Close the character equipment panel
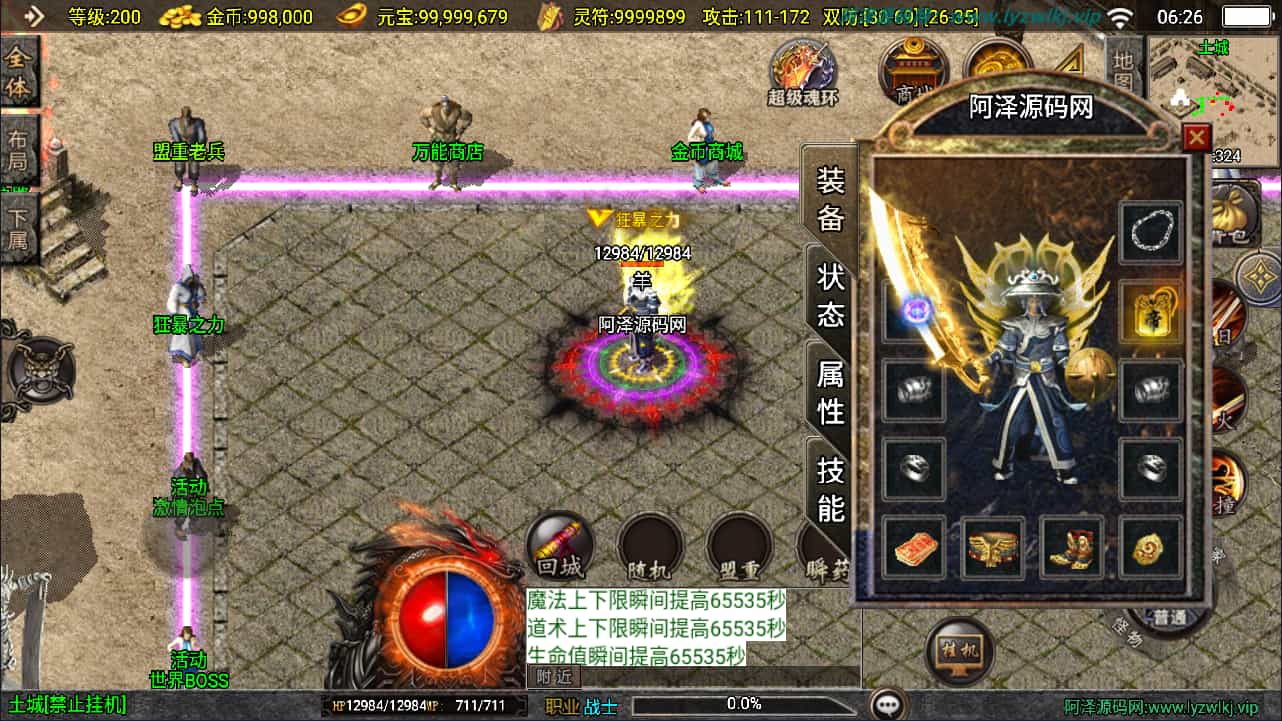This screenshot has width=1282, height=721. 1196,138
